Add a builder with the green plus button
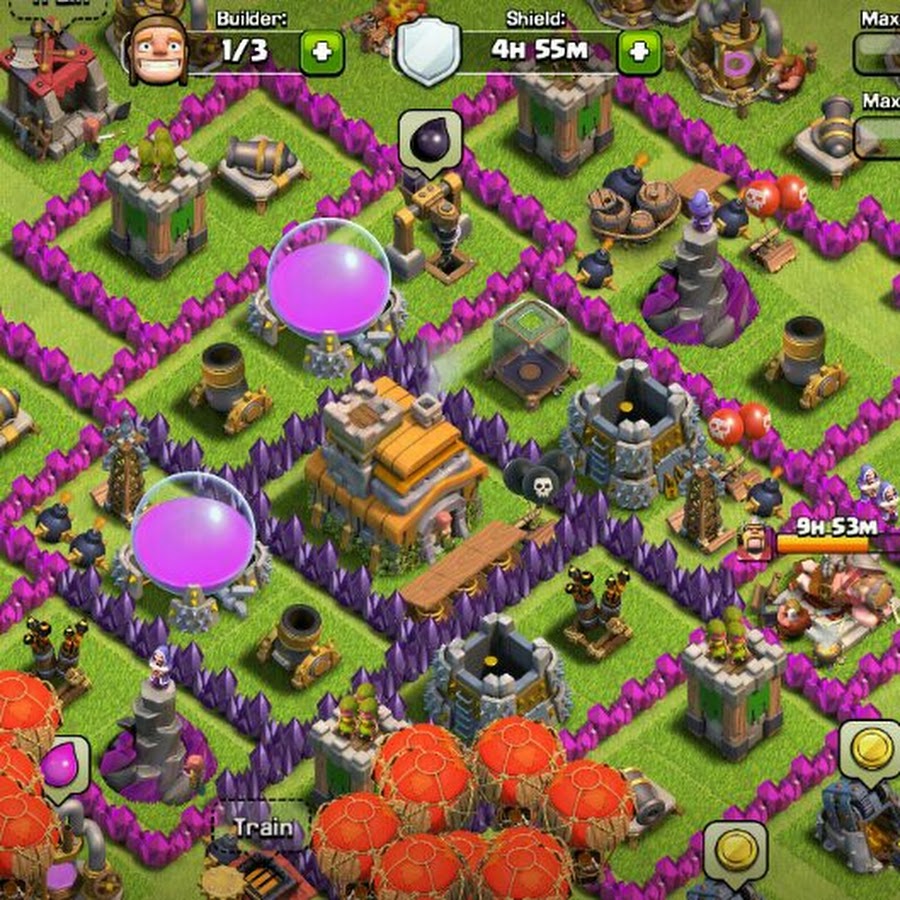This screenshot has width=900, height=900. [x=321, y=52]
